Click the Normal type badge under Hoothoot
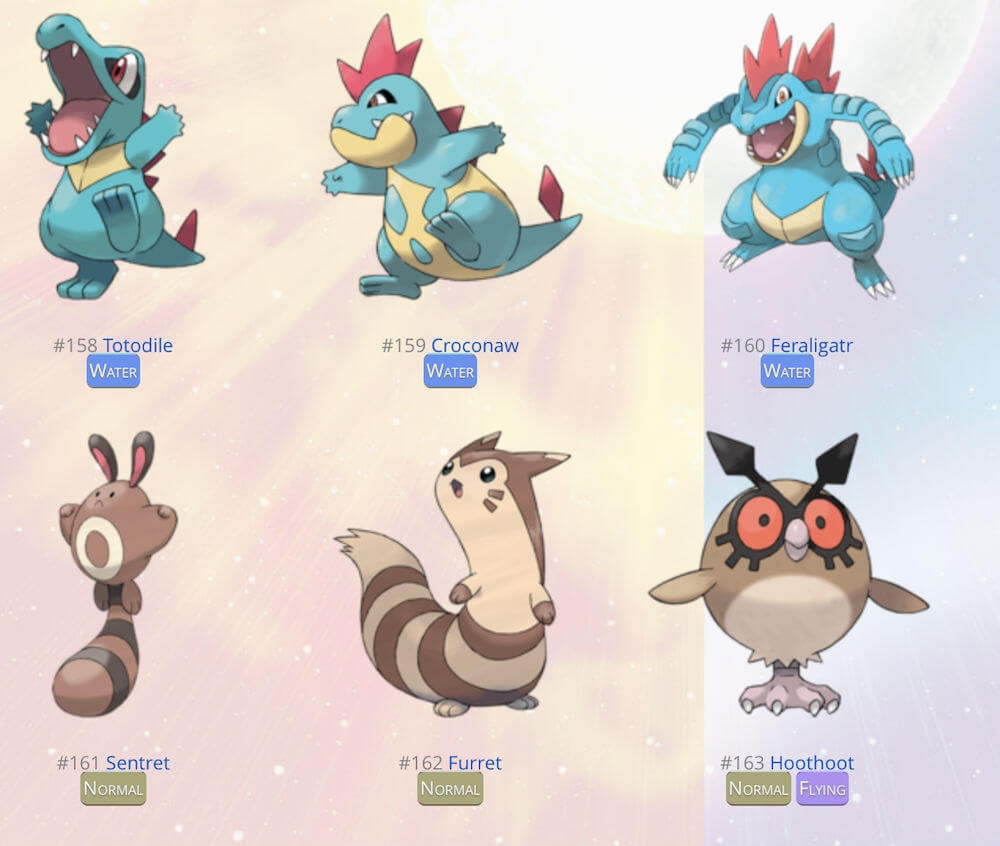This screenshot has width=1000, height=846. click(x=758, y=788)
